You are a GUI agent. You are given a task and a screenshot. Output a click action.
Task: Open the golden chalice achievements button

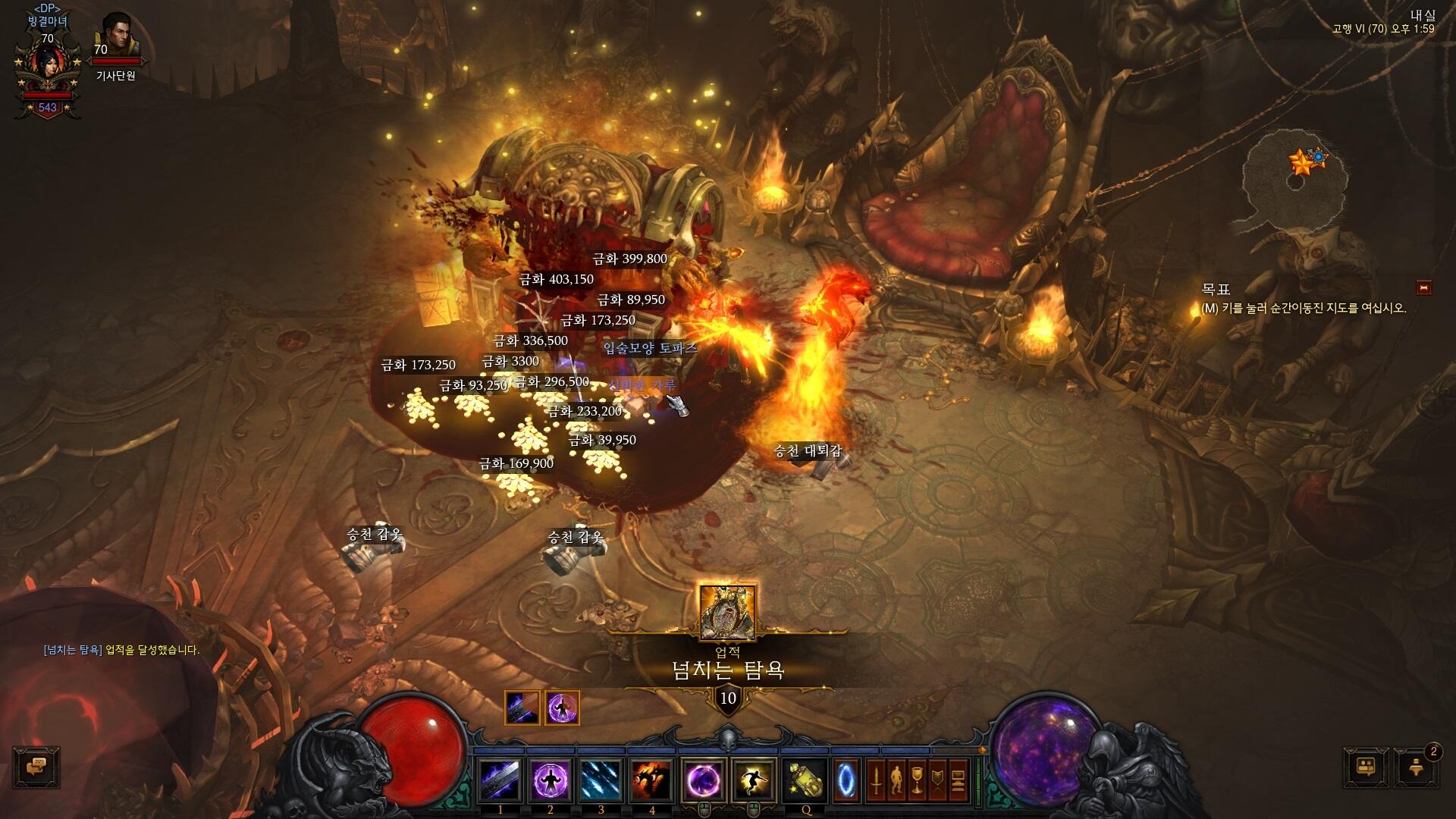(x=918, y=780)
